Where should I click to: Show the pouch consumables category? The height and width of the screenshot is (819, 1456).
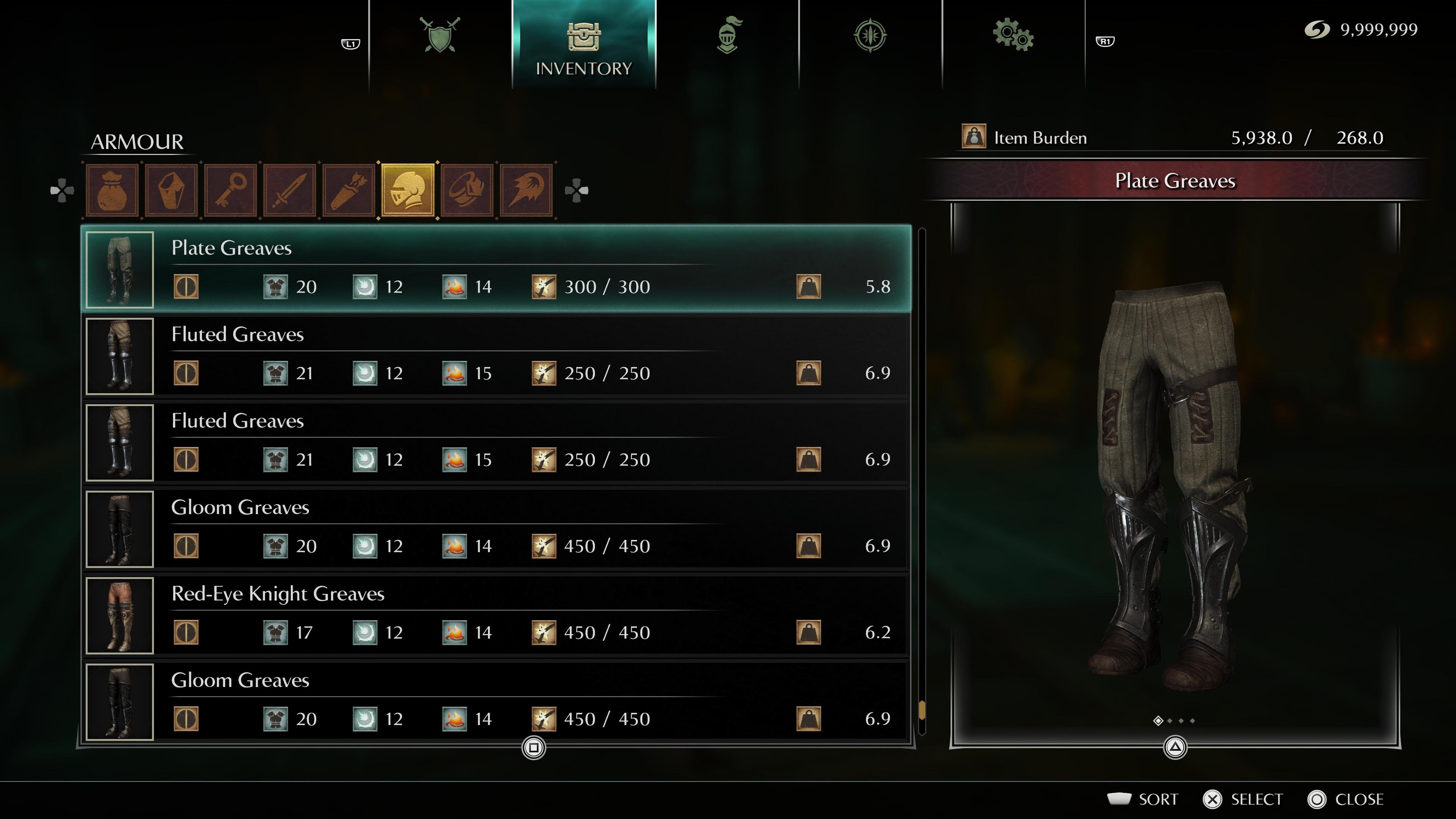tap(112, 190)
